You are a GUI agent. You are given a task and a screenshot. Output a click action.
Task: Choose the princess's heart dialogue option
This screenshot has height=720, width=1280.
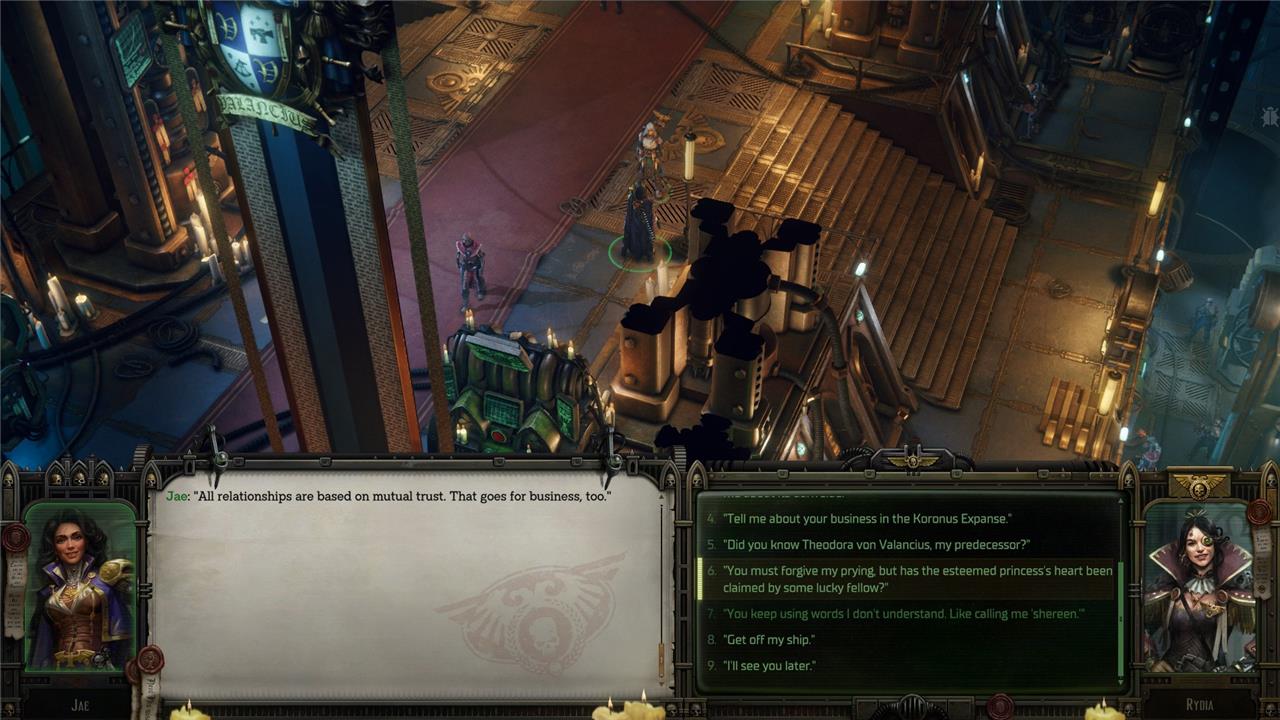915,579
